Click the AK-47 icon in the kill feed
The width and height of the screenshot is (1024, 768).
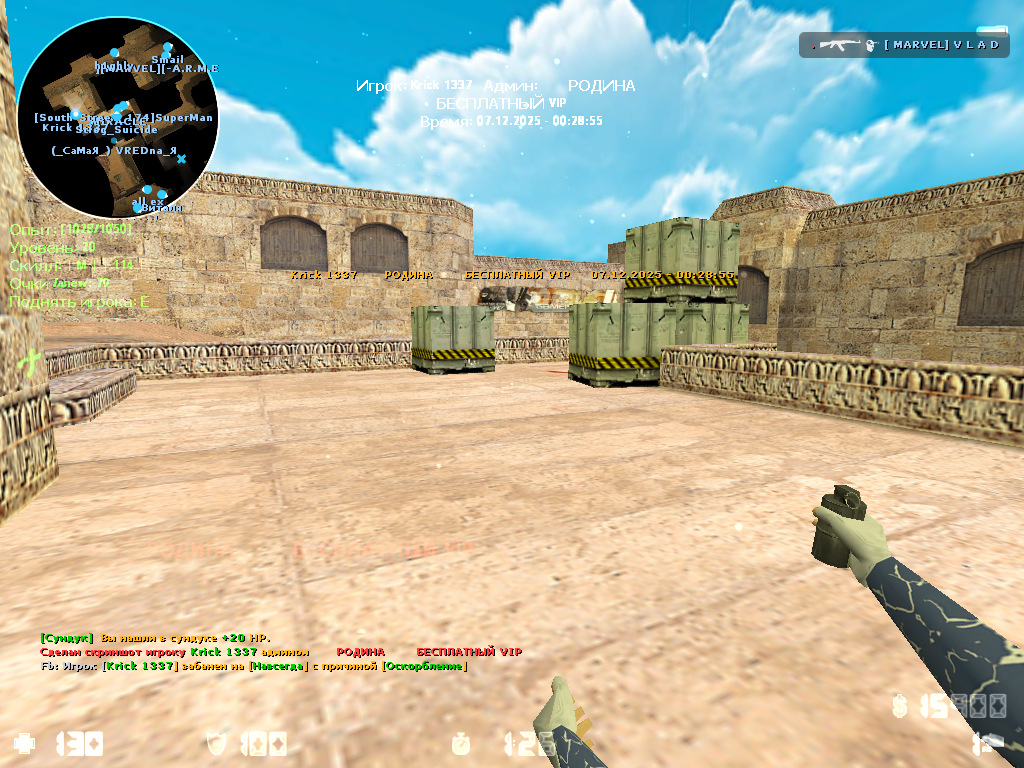[834, 45]
